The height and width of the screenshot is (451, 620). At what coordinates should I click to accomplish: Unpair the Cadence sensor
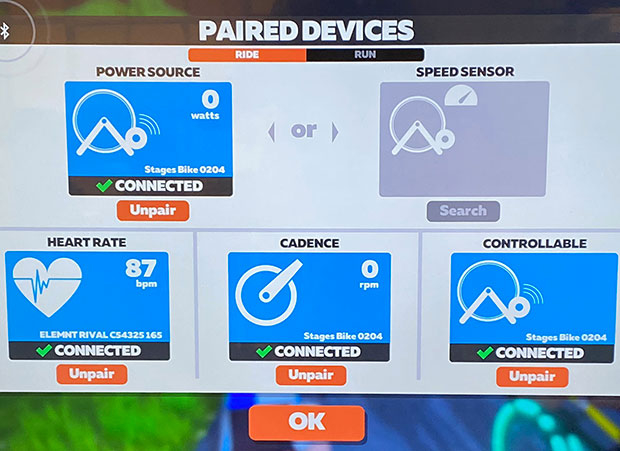pos(310,376)
